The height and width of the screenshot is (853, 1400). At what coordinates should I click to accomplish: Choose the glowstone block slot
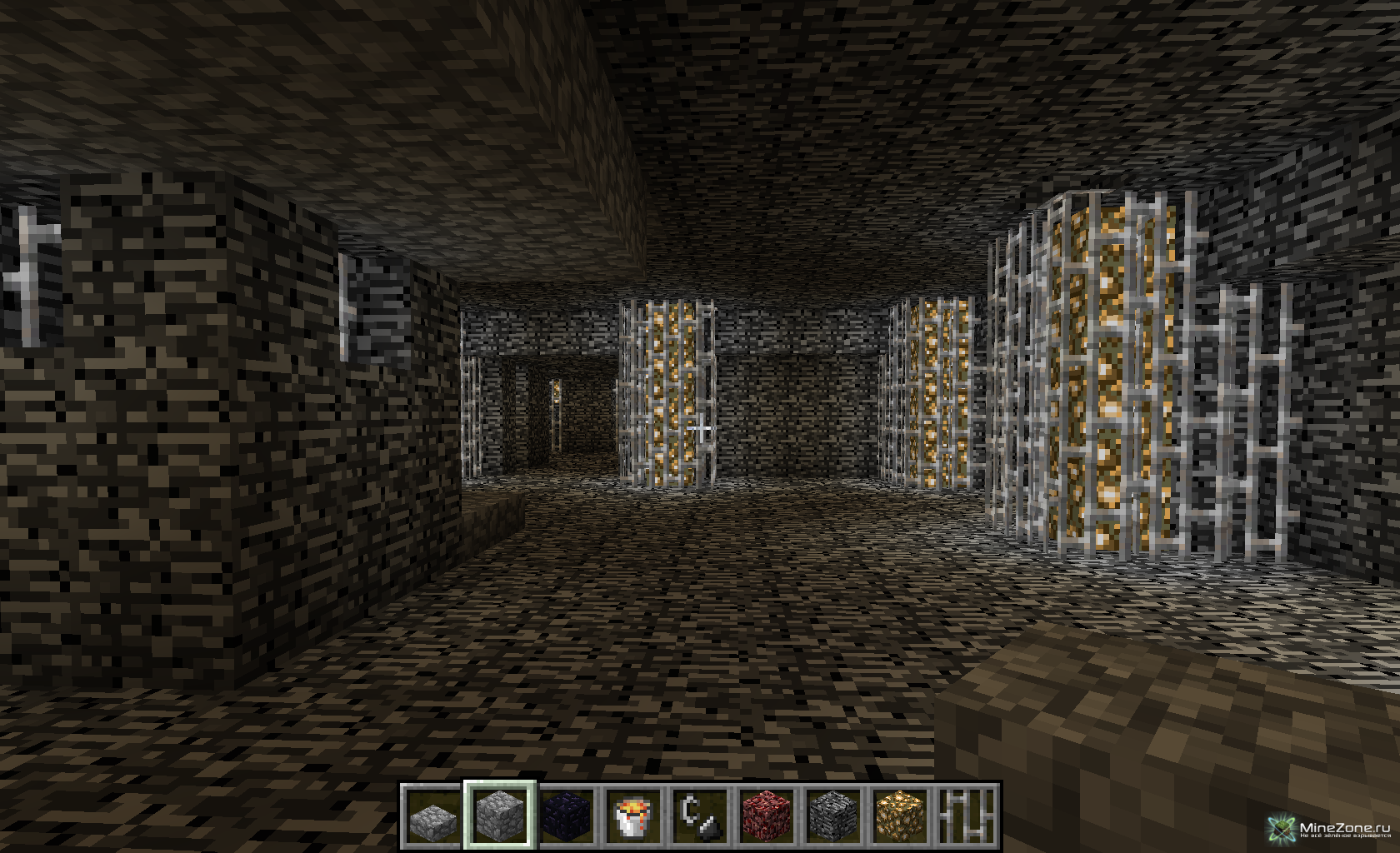point(899,816)
